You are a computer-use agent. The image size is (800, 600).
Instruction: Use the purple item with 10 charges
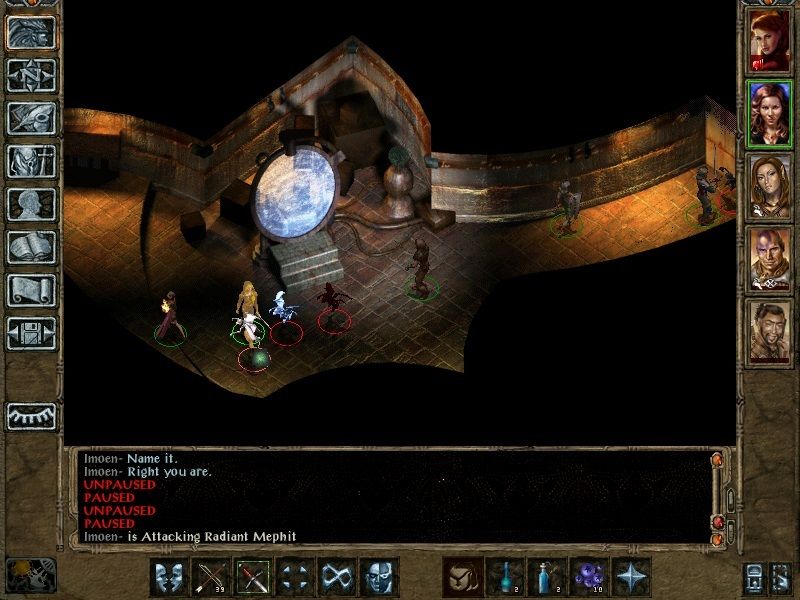(x=588, y=577)
